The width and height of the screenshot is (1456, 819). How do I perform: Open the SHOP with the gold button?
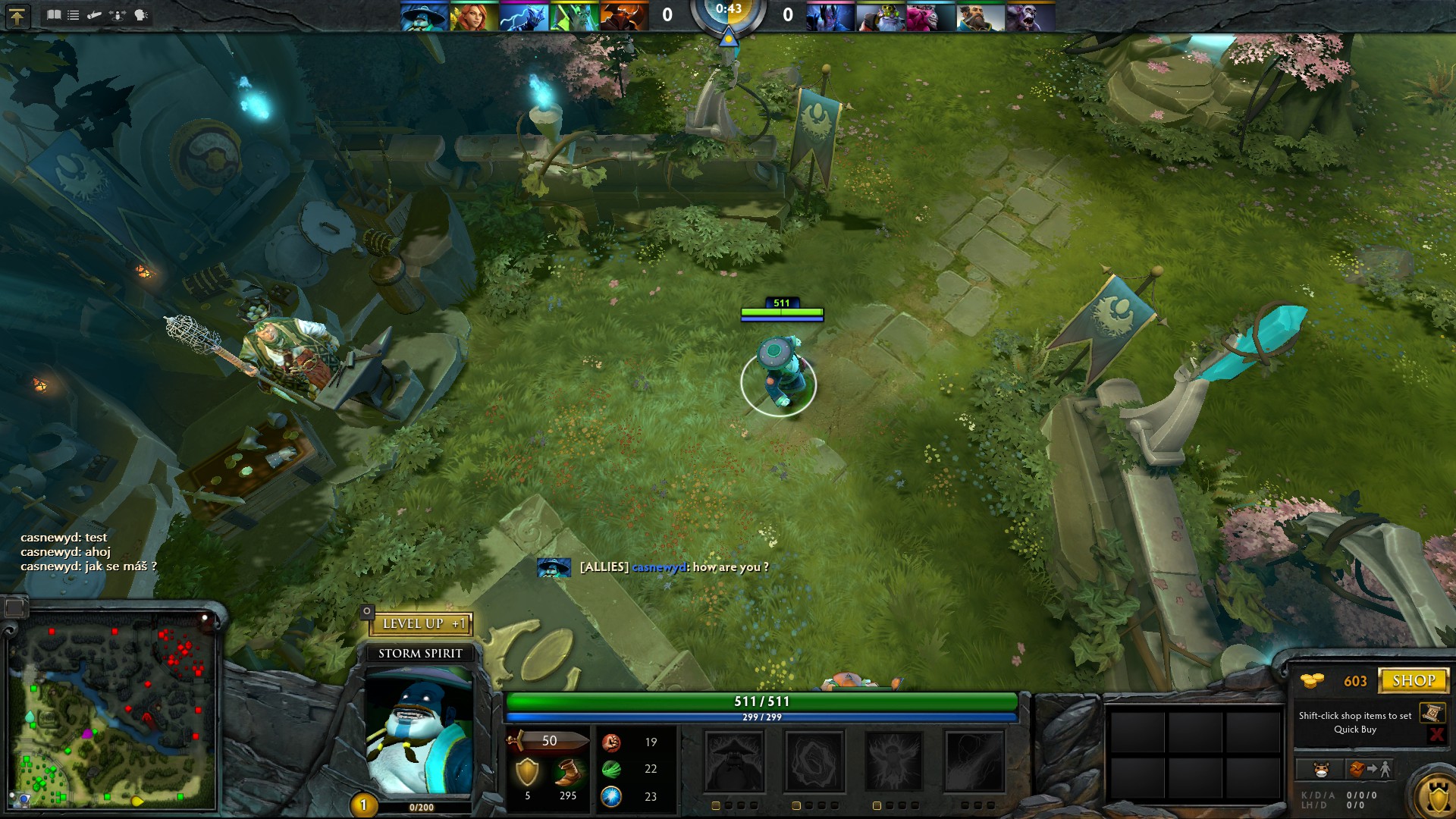tap(1415, 680)
